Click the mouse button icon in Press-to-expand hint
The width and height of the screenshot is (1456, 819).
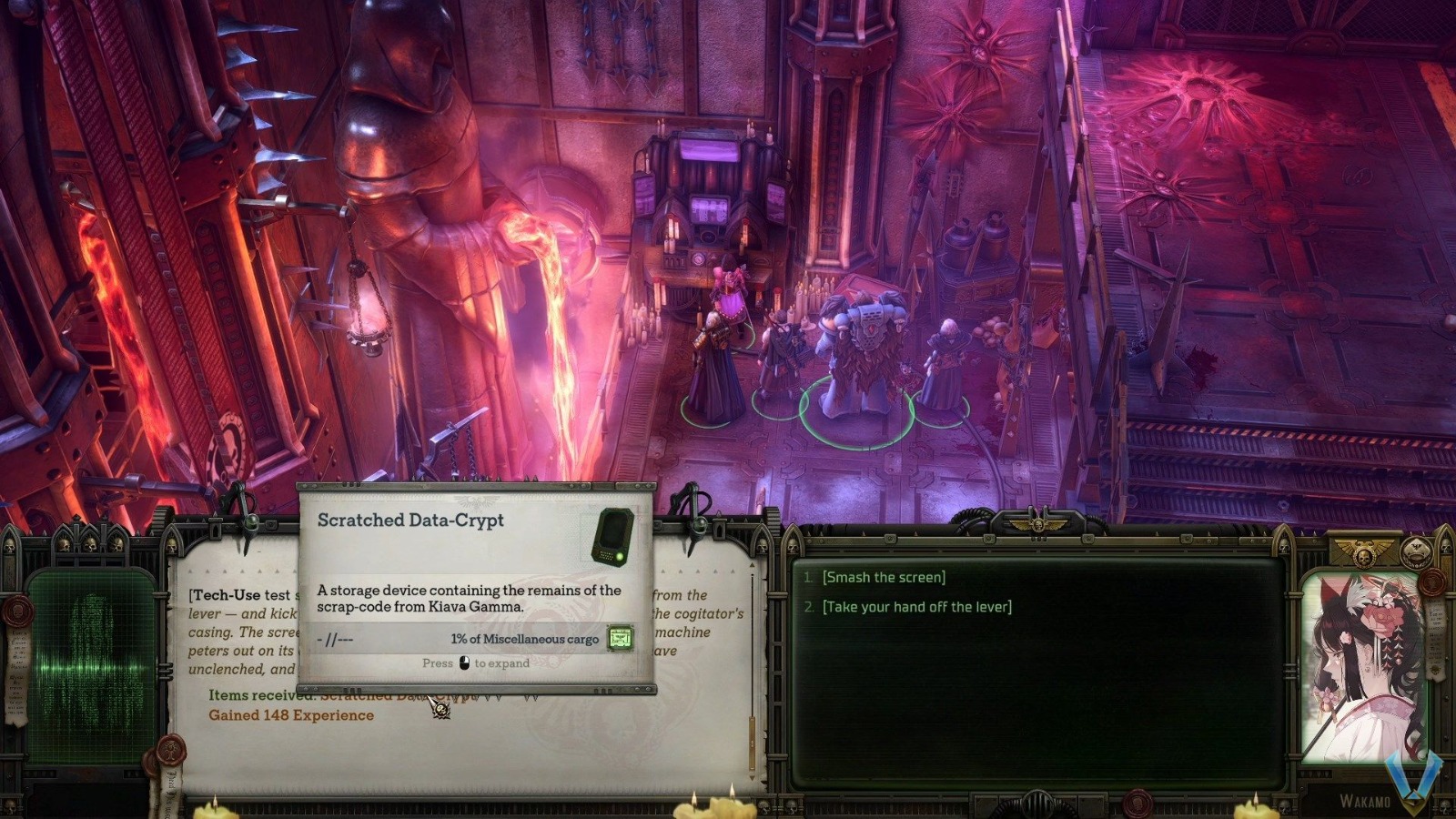(x=462, y=663)
